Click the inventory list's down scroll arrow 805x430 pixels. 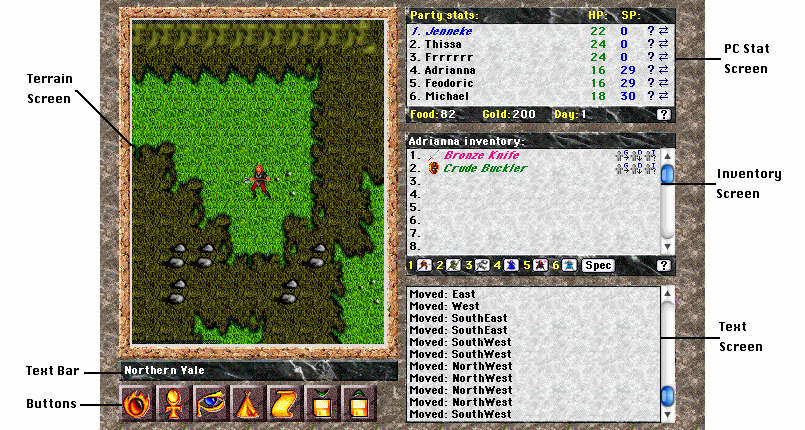[668, 245]
